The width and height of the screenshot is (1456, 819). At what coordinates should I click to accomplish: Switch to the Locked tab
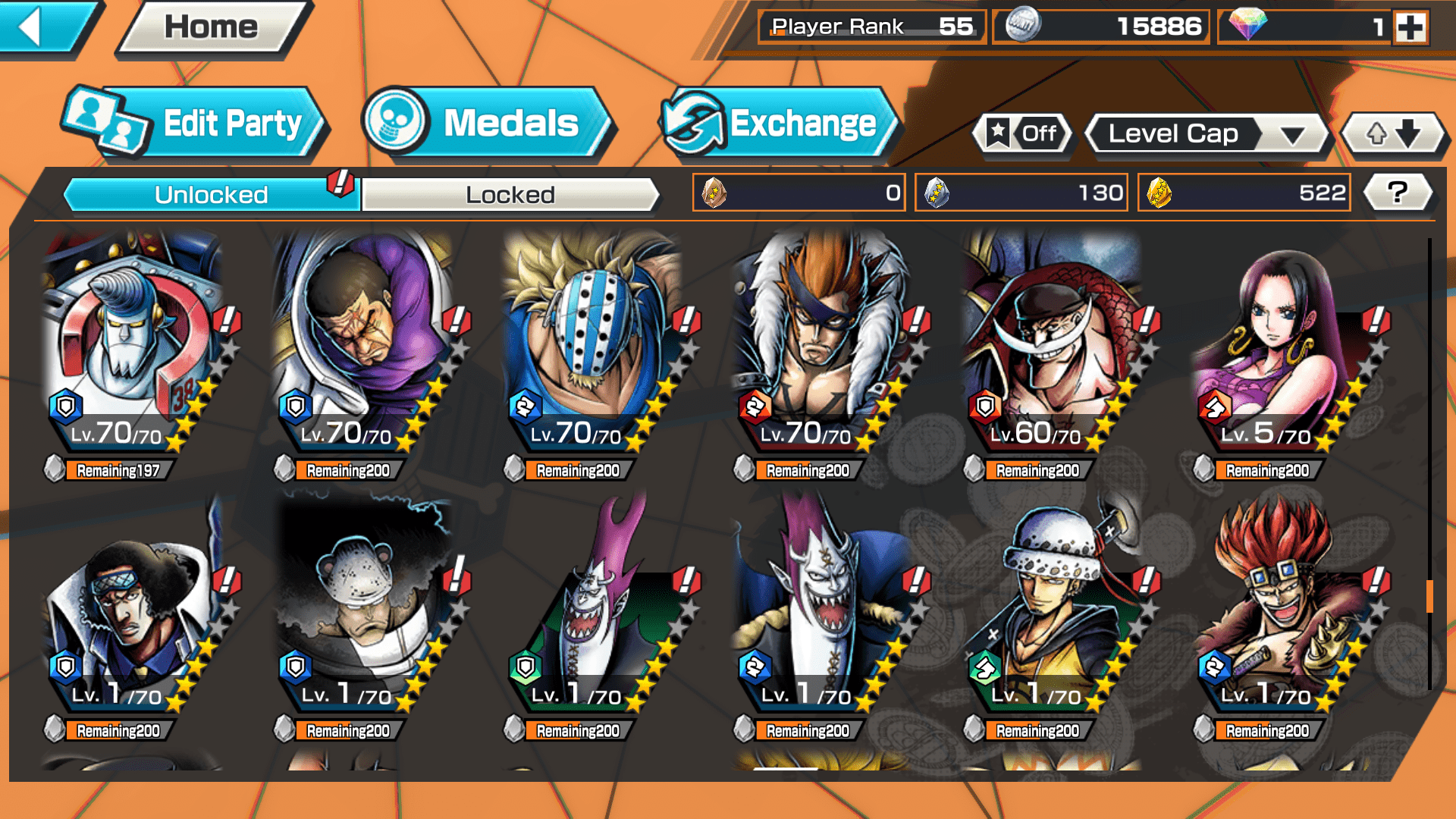point(510,195)
